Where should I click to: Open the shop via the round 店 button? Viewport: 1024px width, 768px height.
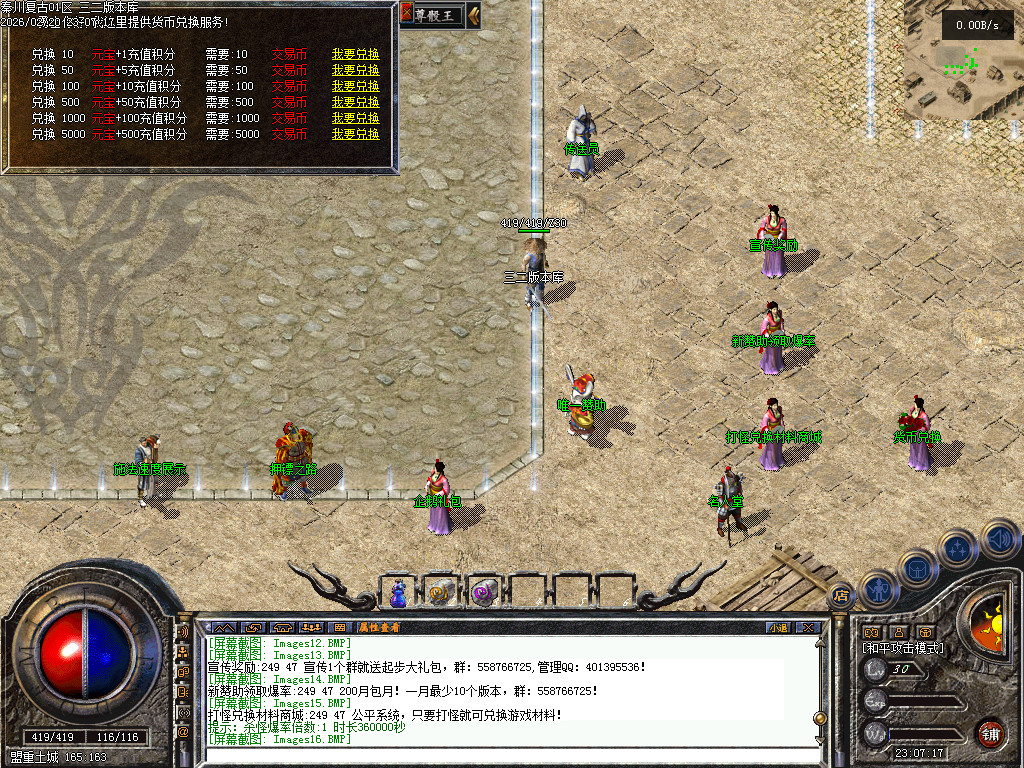point(841,596)
